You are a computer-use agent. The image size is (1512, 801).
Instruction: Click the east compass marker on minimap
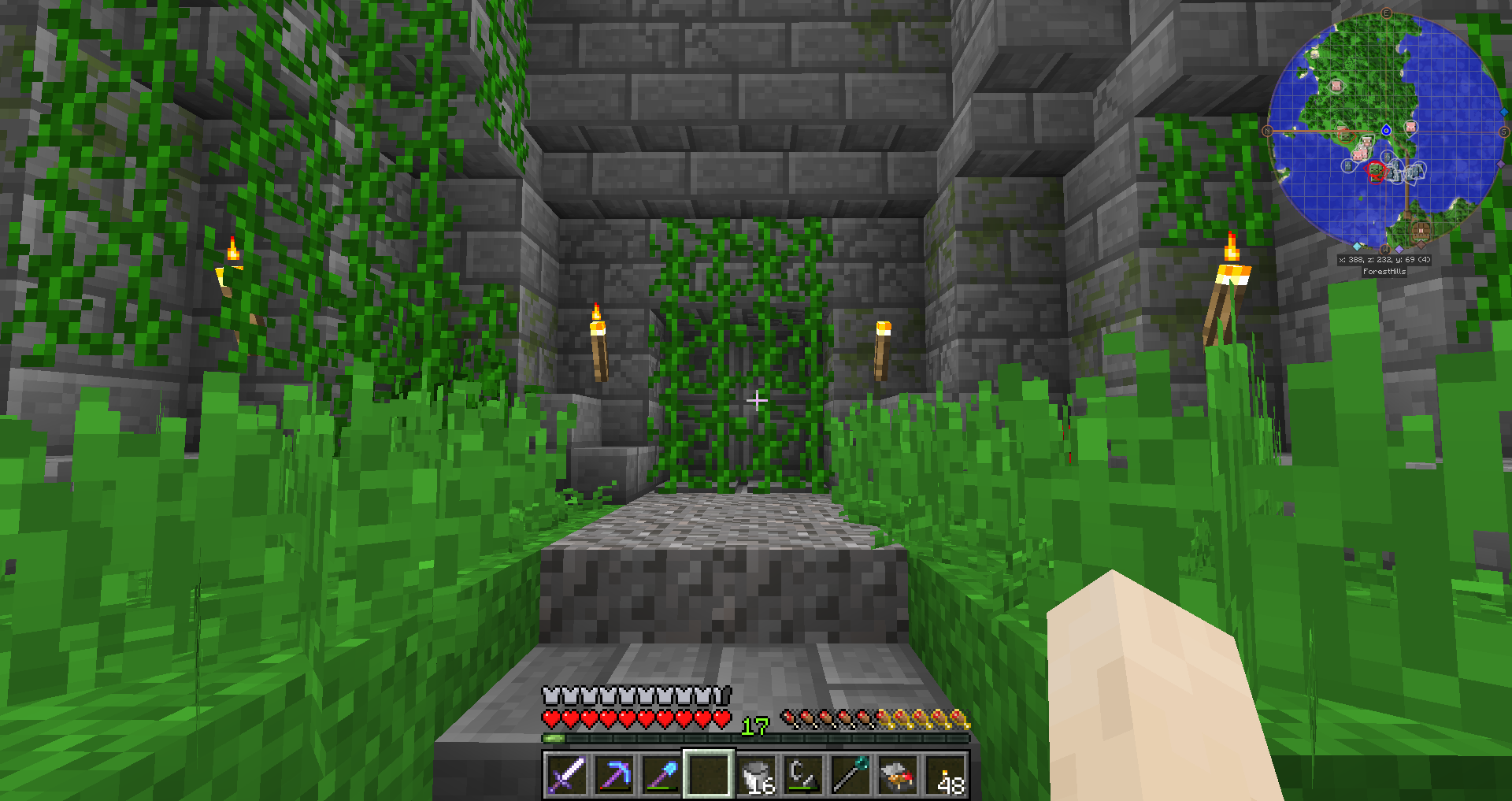(1386, 13)
